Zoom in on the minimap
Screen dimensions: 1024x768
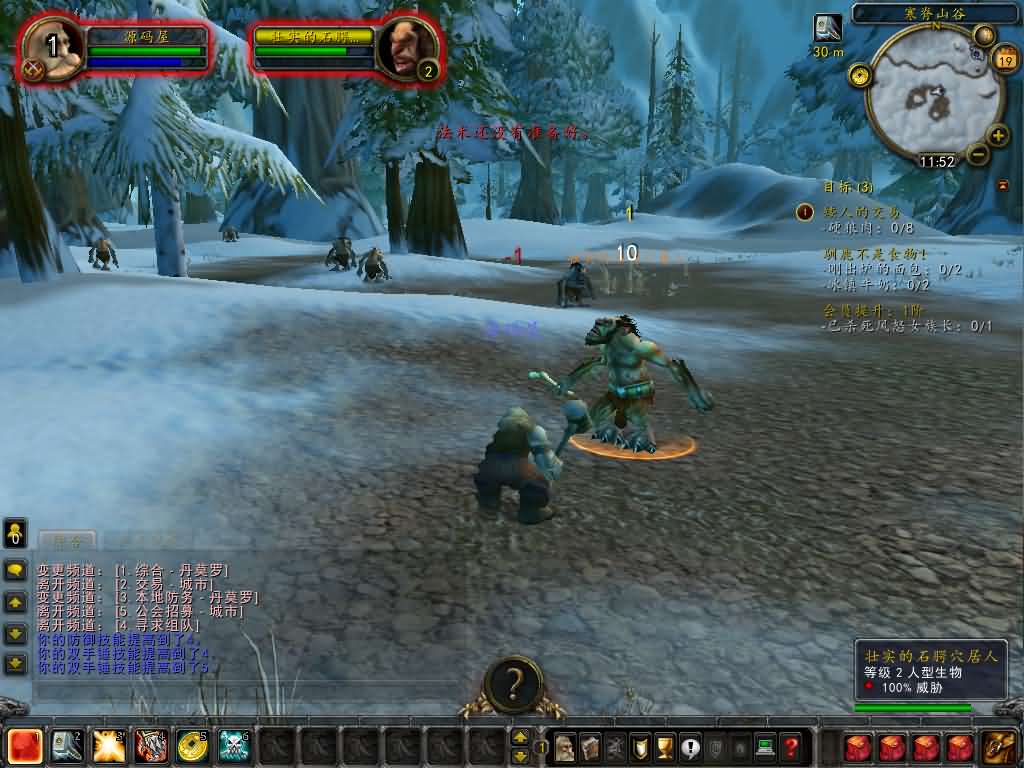997,136
